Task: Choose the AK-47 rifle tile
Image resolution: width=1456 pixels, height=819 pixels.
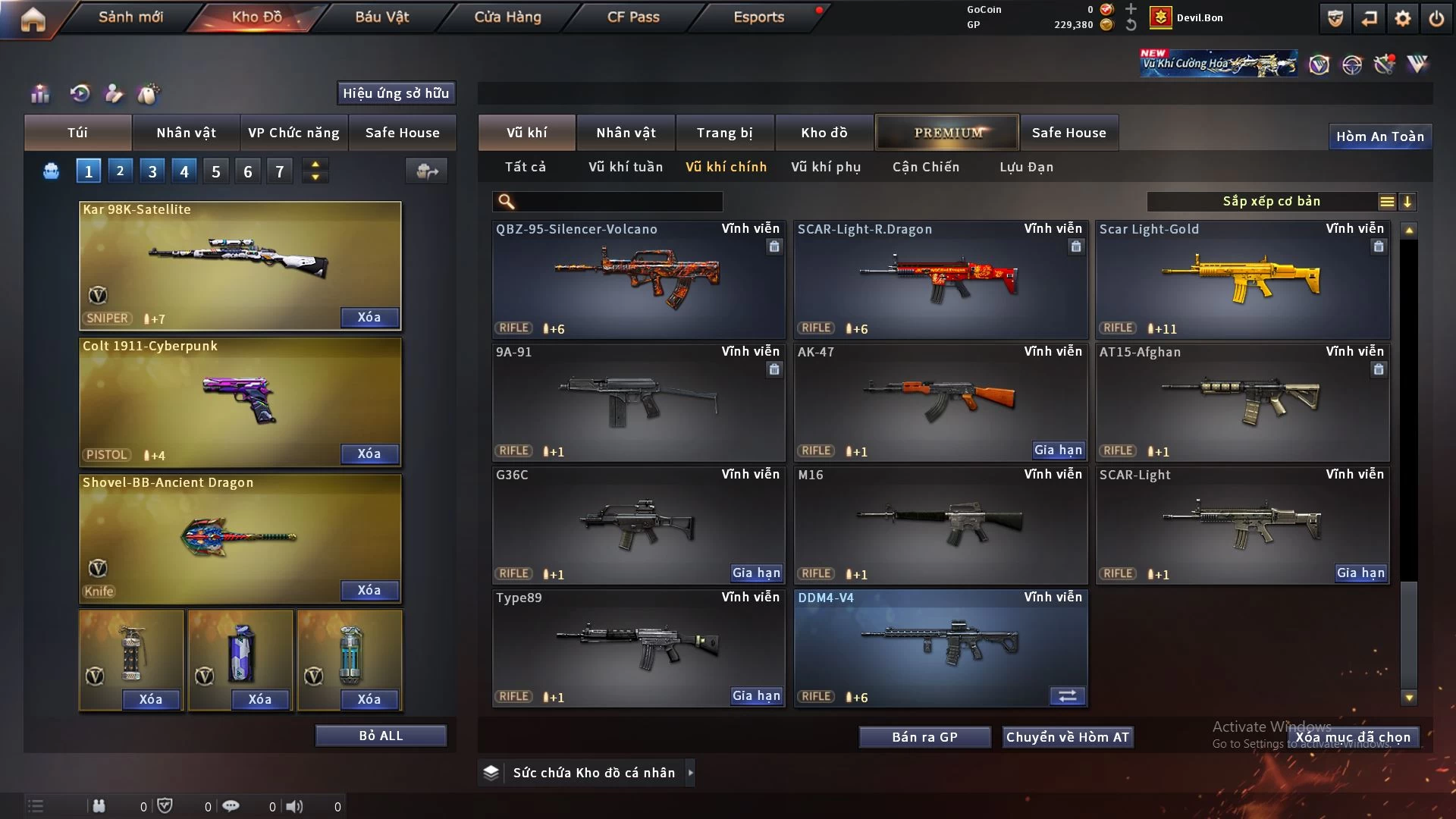Action: 940,402
